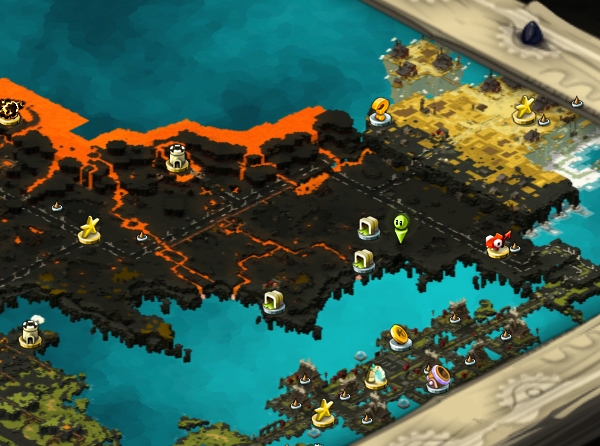Image resolution: width=600 pixels, height=446 pixels.
Task: Select the orange question mark map marker
Action: [380, 110]
